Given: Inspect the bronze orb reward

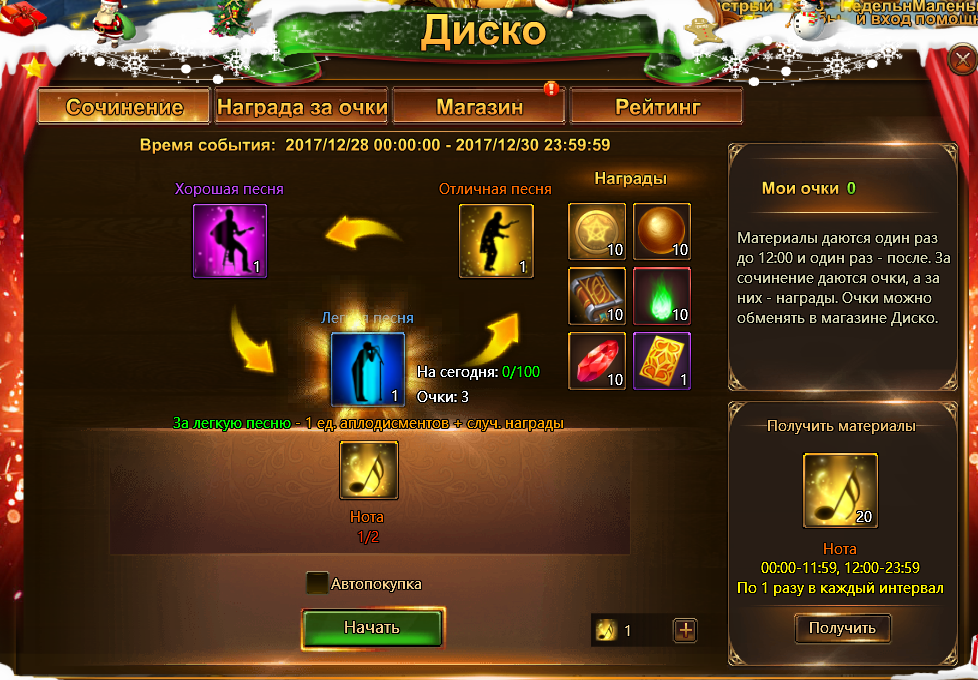Looking at the screenshot, I should point(662,231).
